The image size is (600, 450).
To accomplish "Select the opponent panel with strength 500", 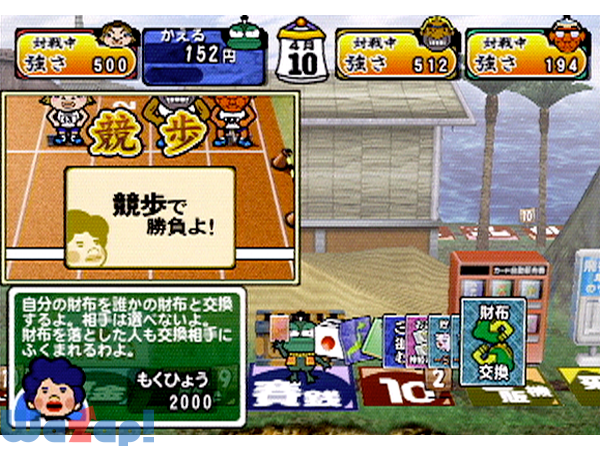I will (77, 54).
